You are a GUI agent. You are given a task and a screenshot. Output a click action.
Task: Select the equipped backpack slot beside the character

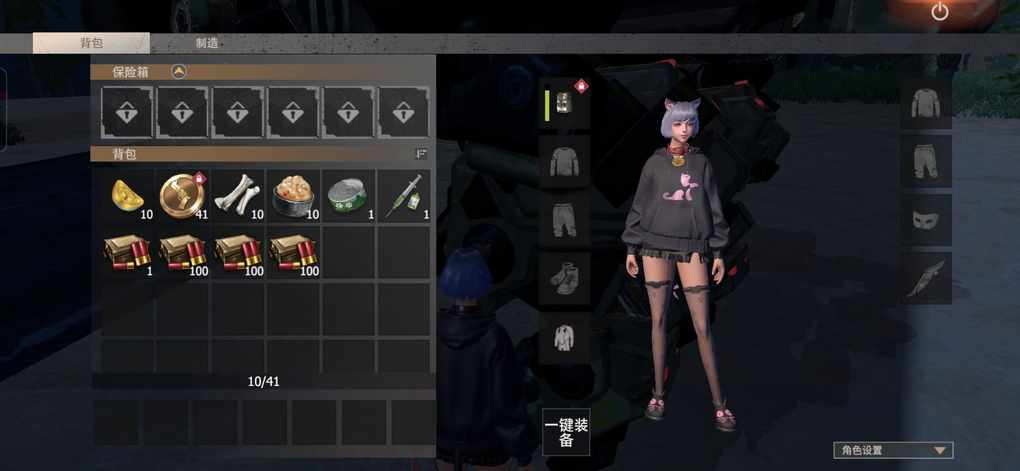[565, 104]
